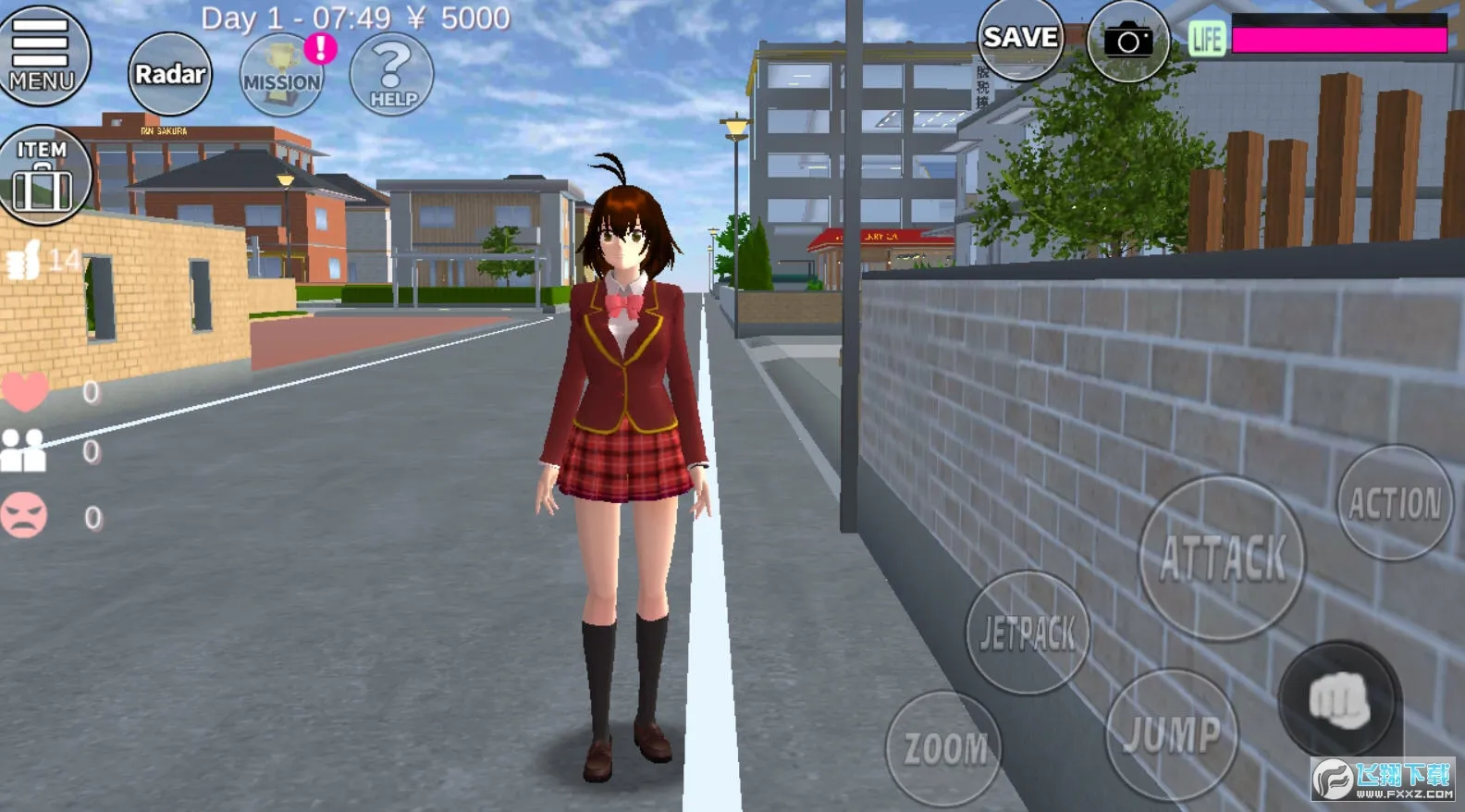Take a photo with camera icon

tap(1128, 42)
